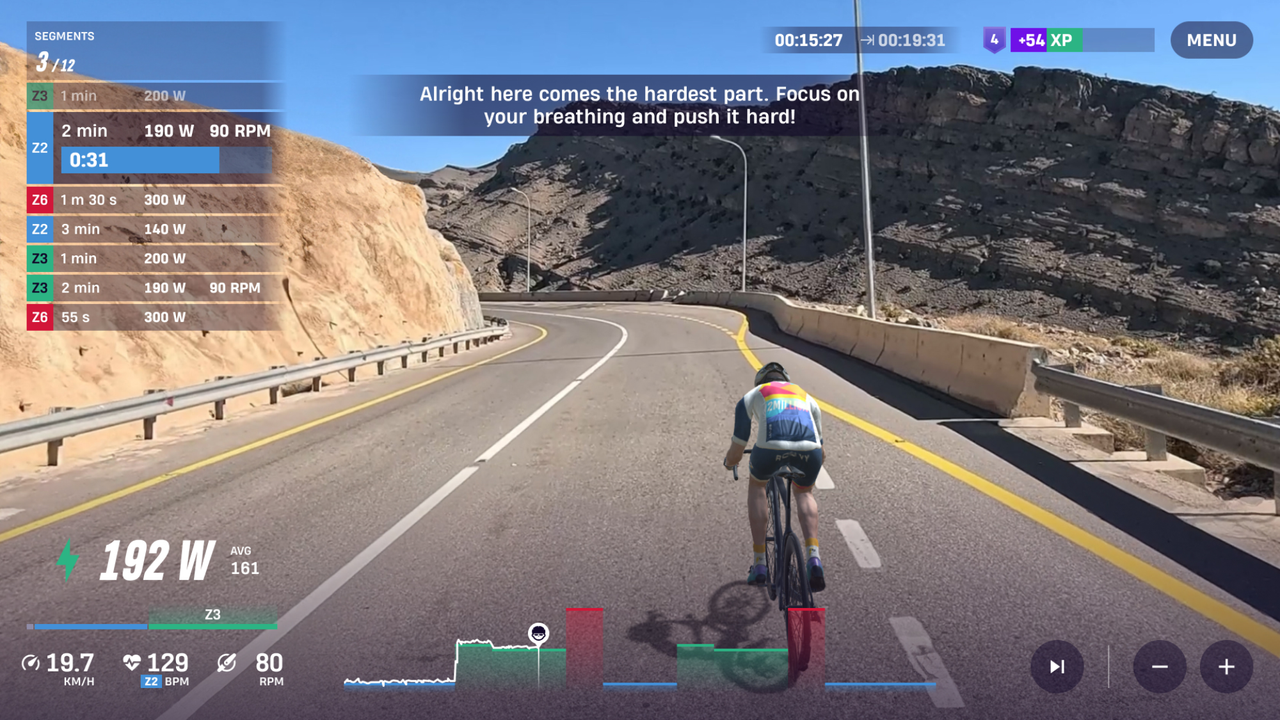
Task: Click the elapsed time 00:15:27 display
Action: 808,41
